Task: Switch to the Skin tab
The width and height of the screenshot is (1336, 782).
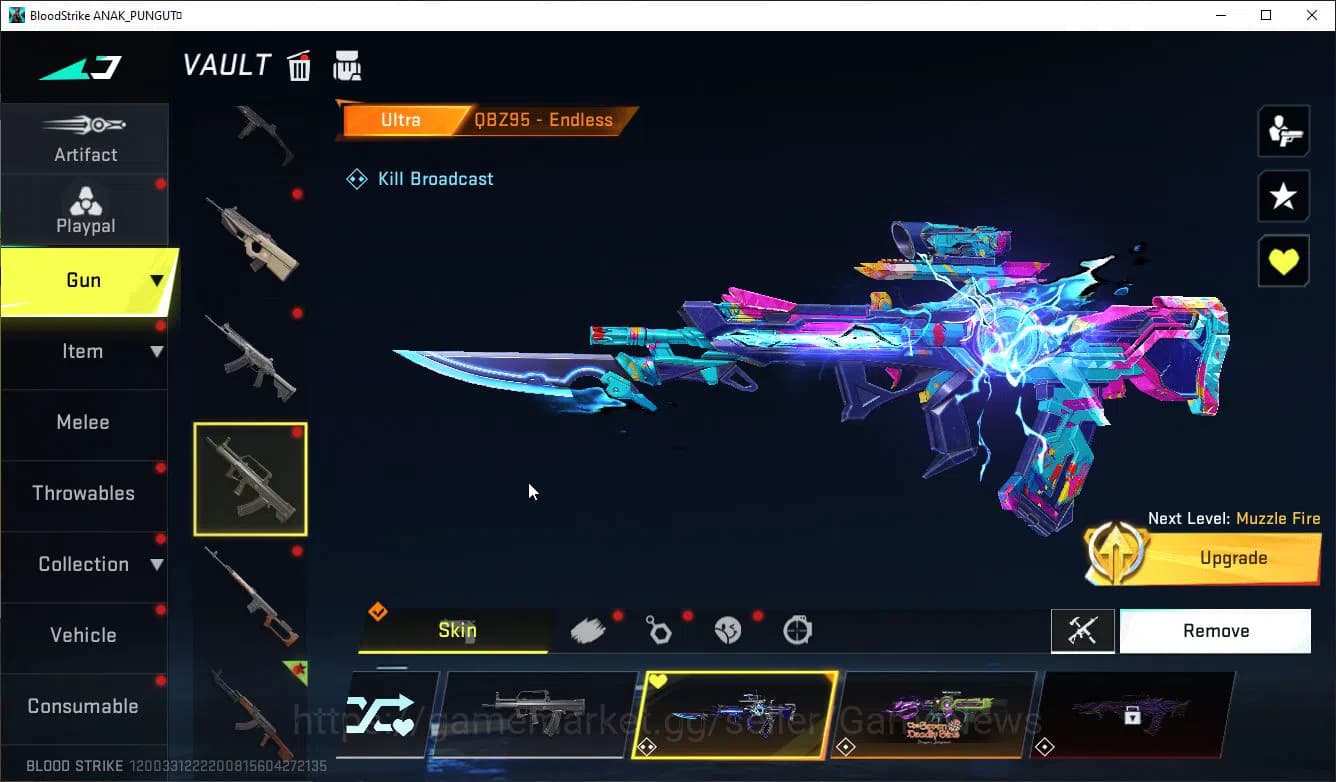Action: (x=457, y=630)
